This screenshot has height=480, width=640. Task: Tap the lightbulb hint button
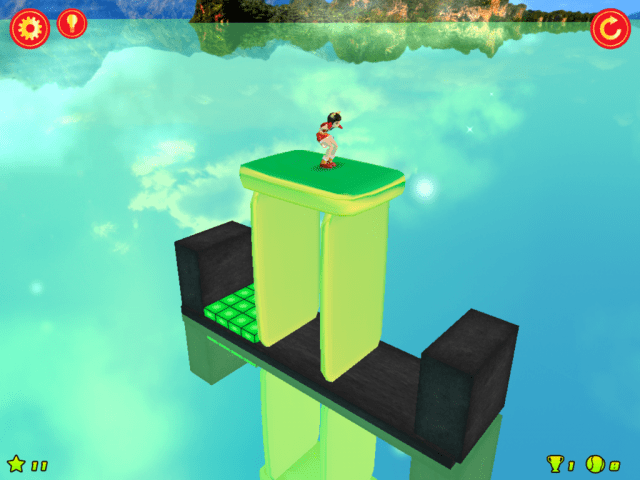[x=72, y=23]
